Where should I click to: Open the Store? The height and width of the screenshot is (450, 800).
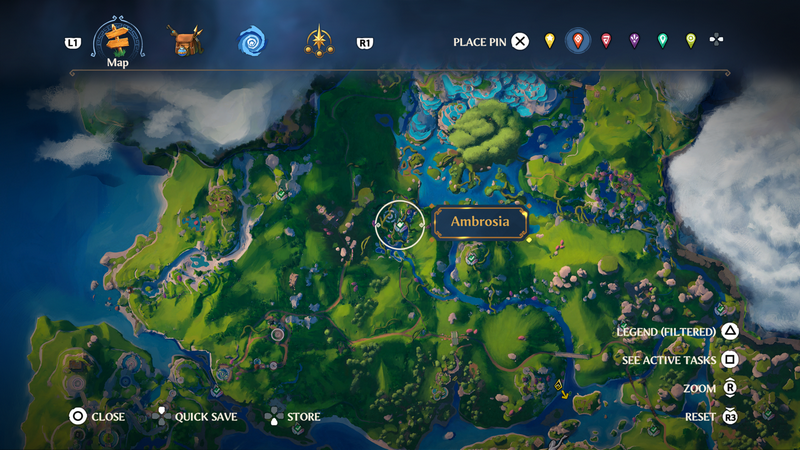[x=273, y=417]
